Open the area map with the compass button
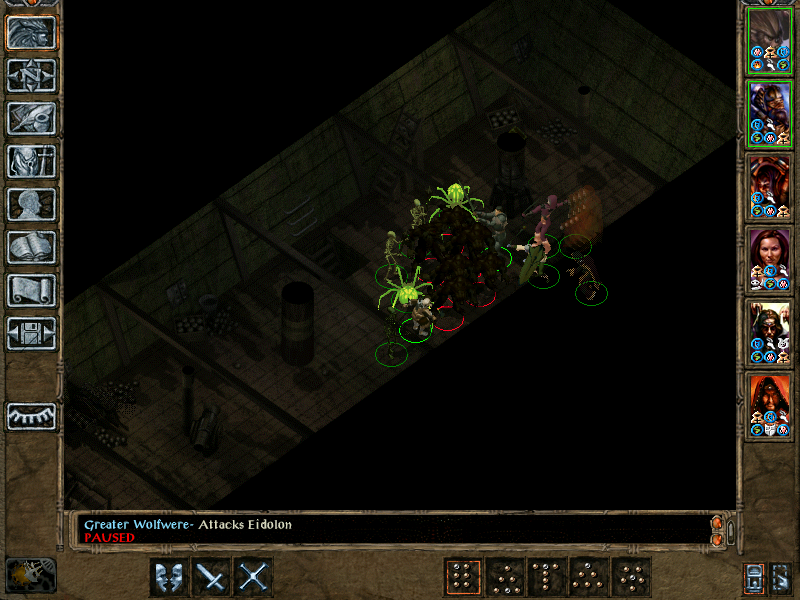 click(31, 76)
